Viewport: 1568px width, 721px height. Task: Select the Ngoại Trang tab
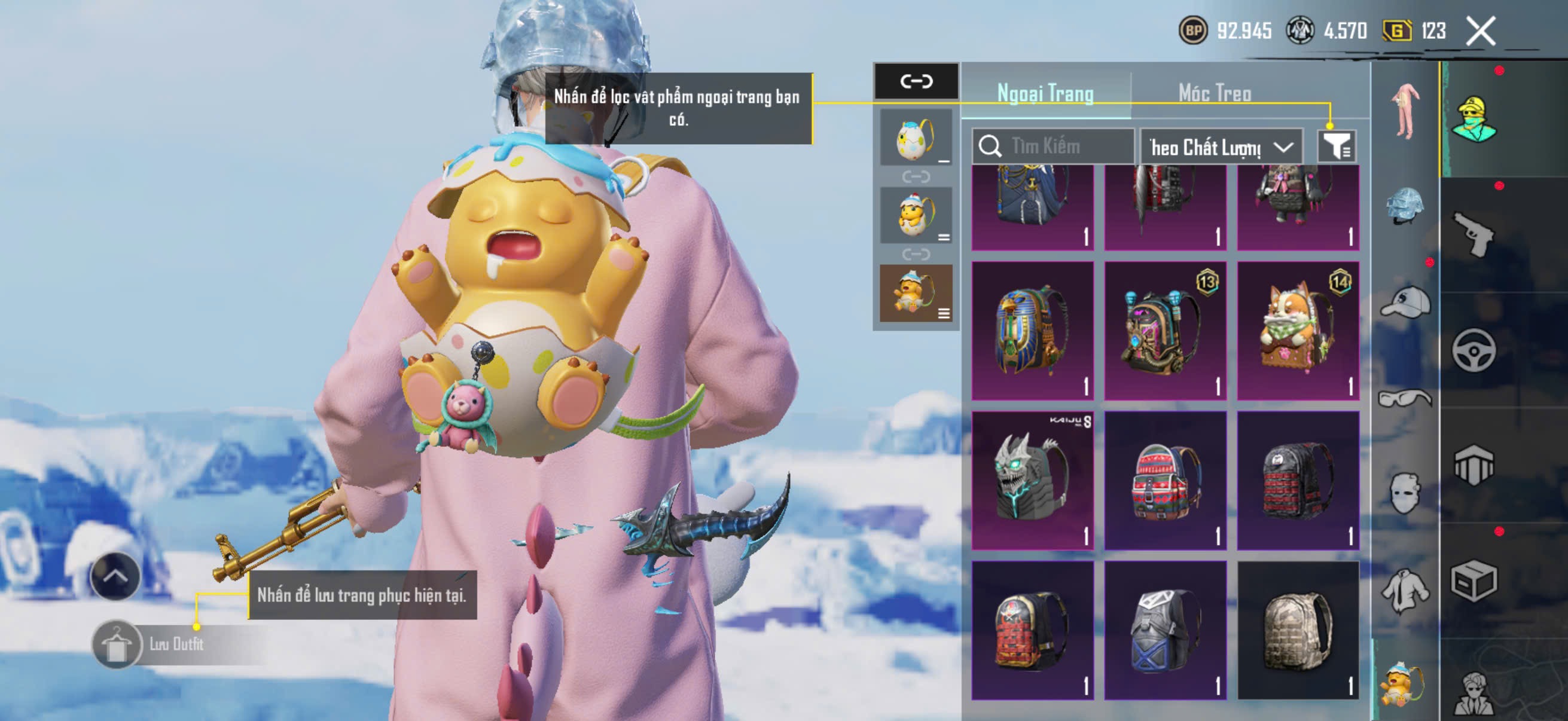click(x=1045, y=93)
